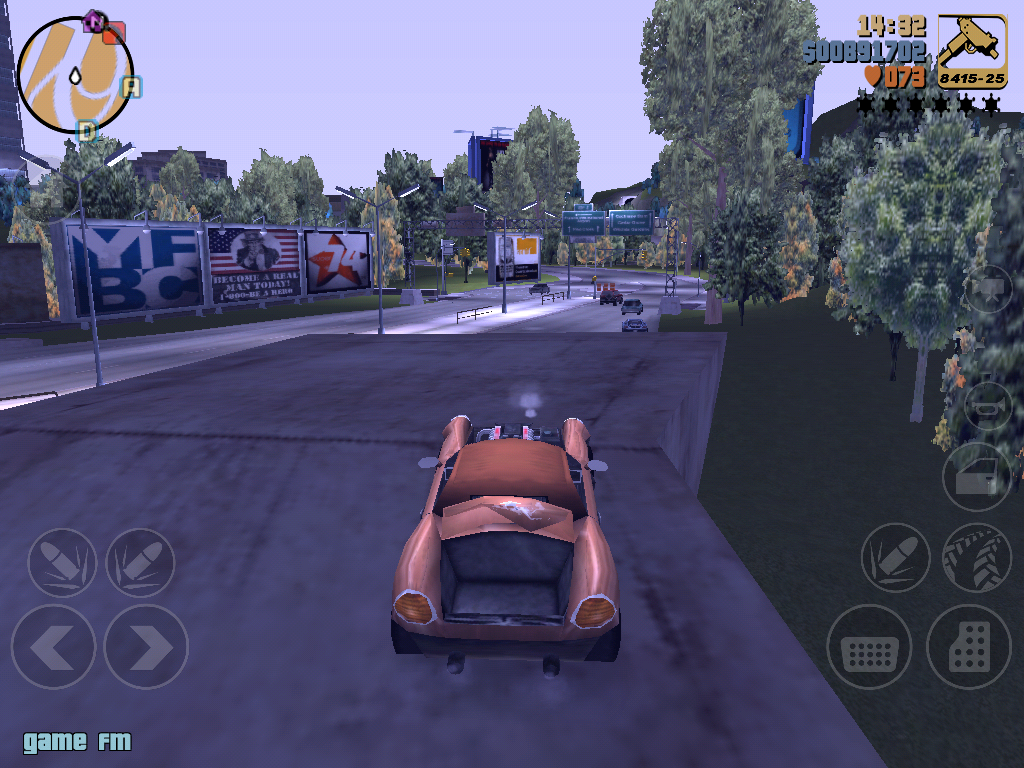The height and width of the screenshot is (768, 1024).
Task: Exit the vehicle with the car door button
Action: tap(976, 476)
